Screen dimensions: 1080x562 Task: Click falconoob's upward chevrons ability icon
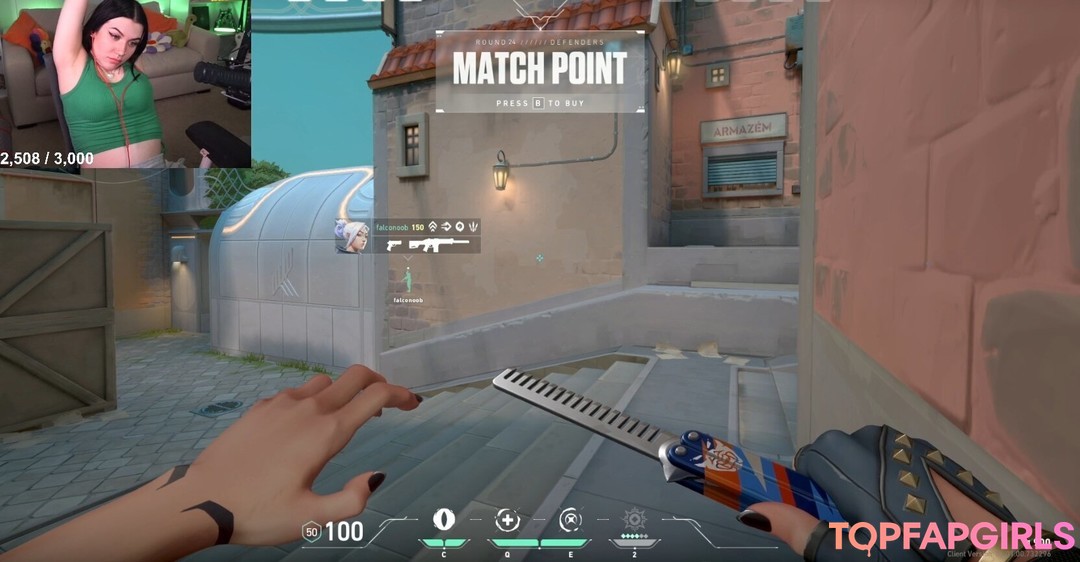pos(432,227)
